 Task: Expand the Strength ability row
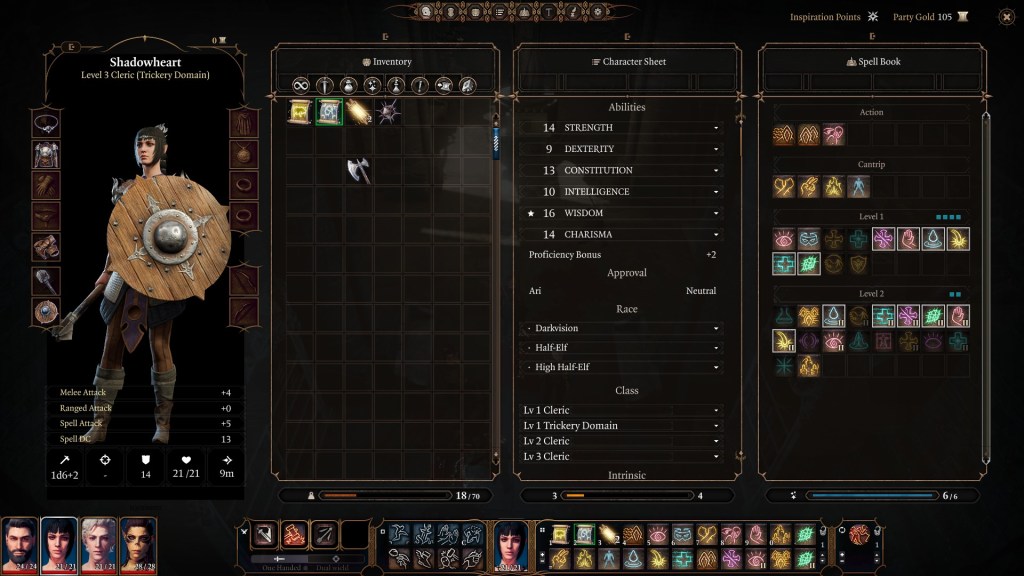point(716,128)
